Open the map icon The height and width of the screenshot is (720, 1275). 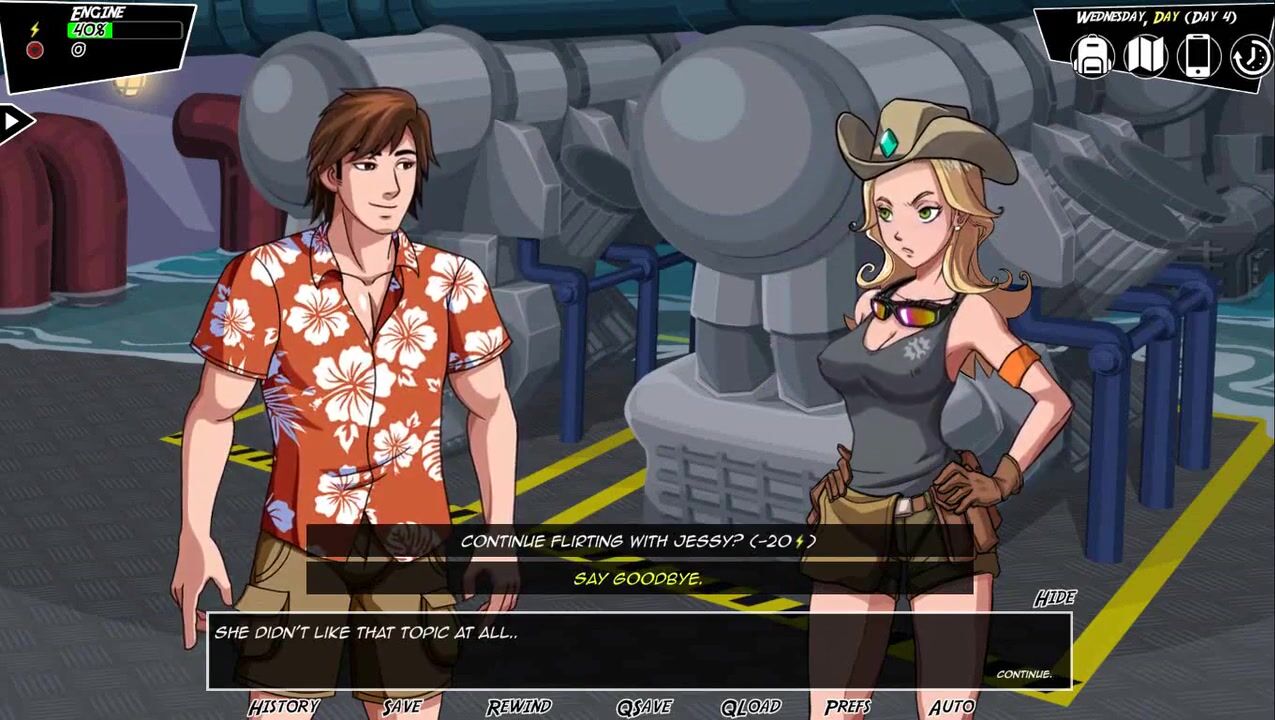point(1146,56)
